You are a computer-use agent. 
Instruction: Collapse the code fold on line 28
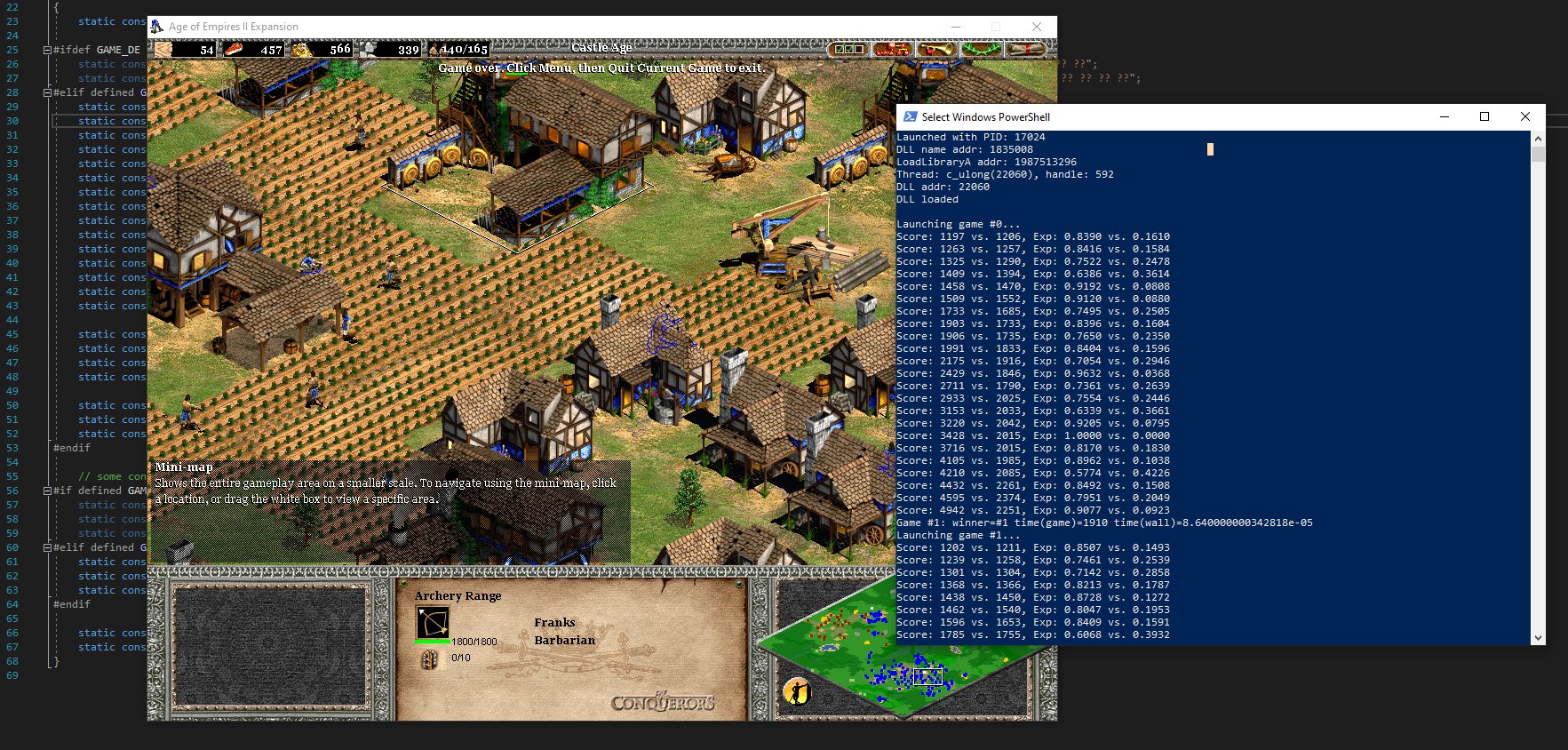click(47, 92)
